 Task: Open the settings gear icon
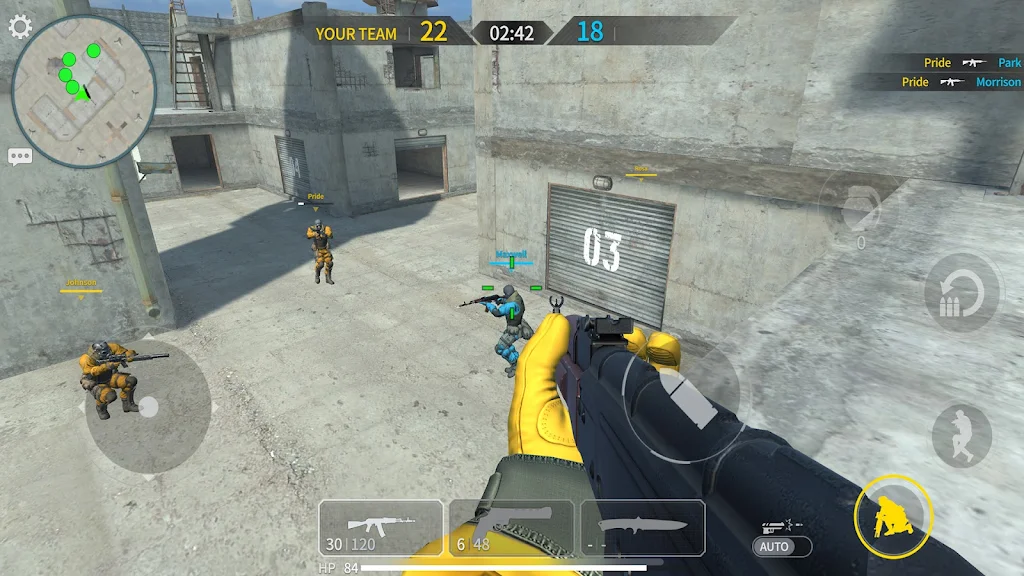[x=20, y=26]
